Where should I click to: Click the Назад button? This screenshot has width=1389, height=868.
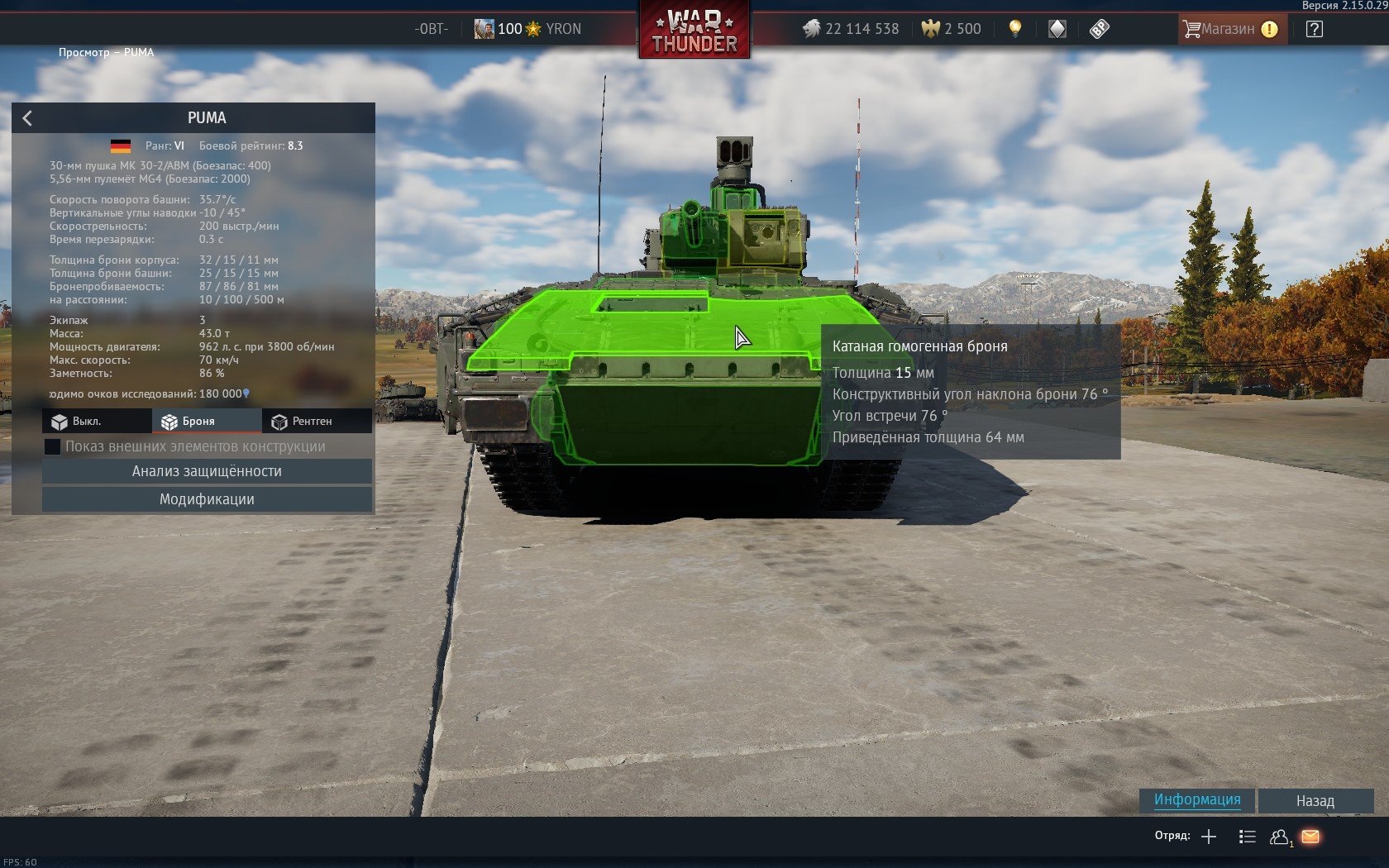[x=1315, y=800]
